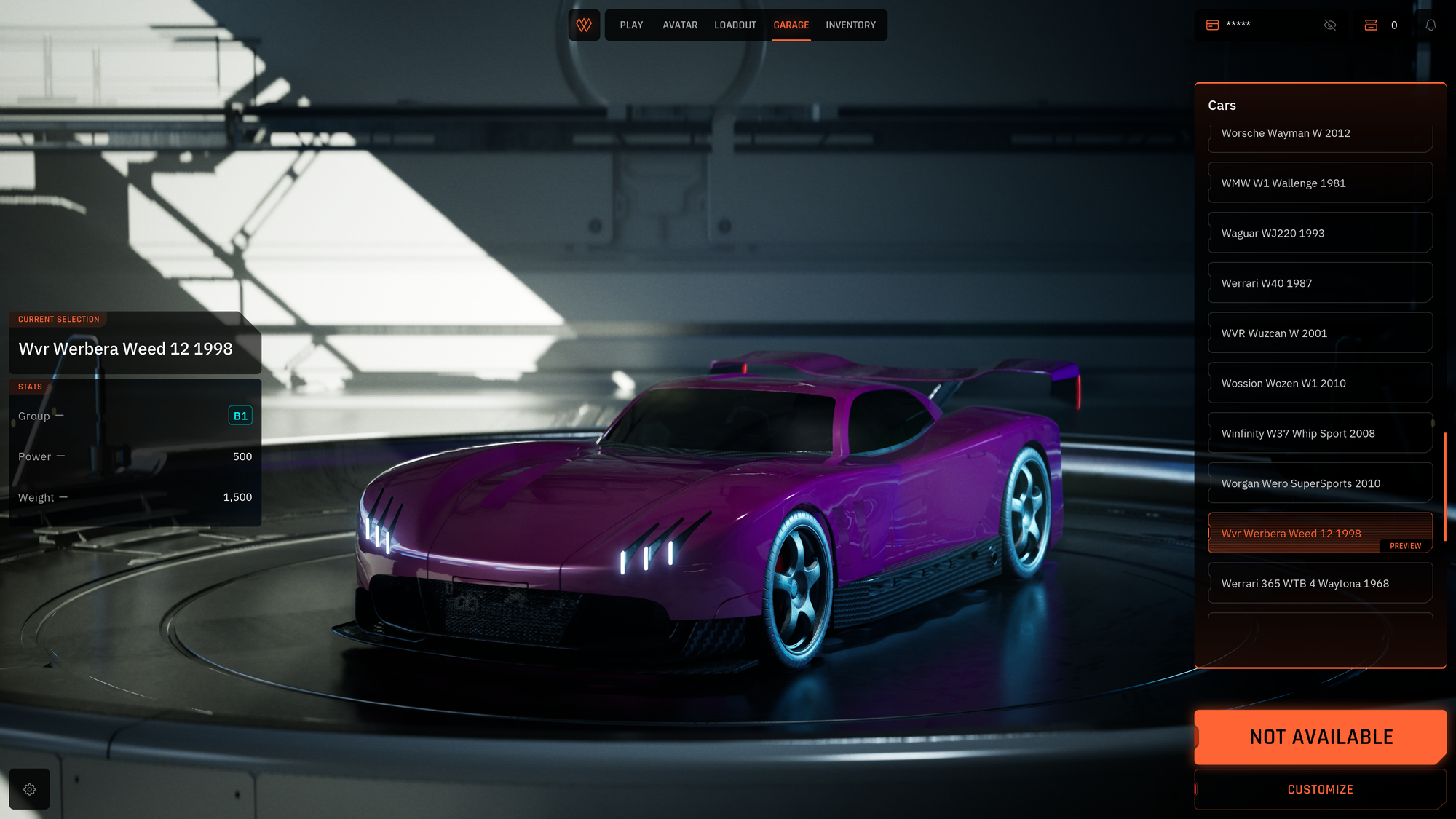Image resolution: width=1456 pixels, height=819 pixels.
Task: Choose WVR Wuzcan W 2001
Action: tap(1320, 333)
